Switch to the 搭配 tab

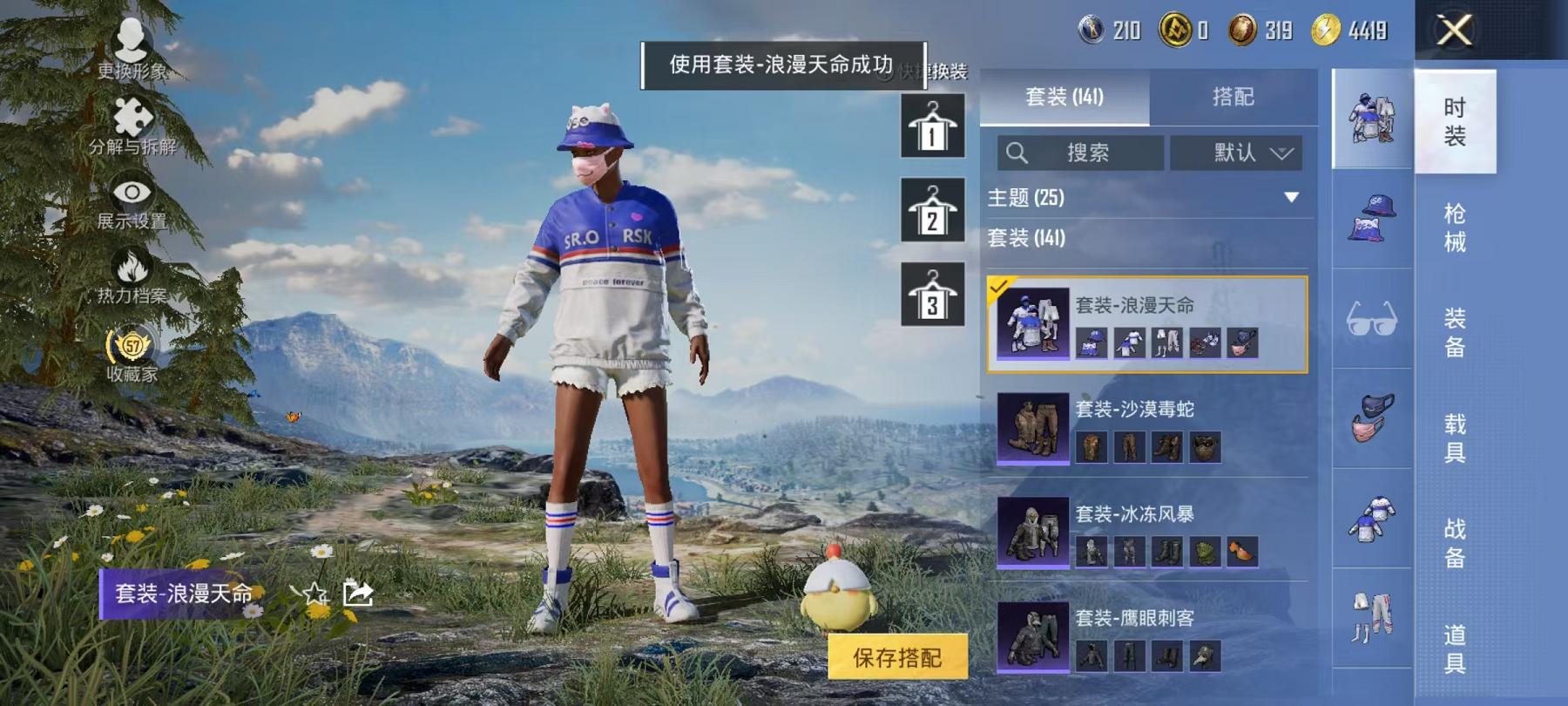coord(1233,98)
